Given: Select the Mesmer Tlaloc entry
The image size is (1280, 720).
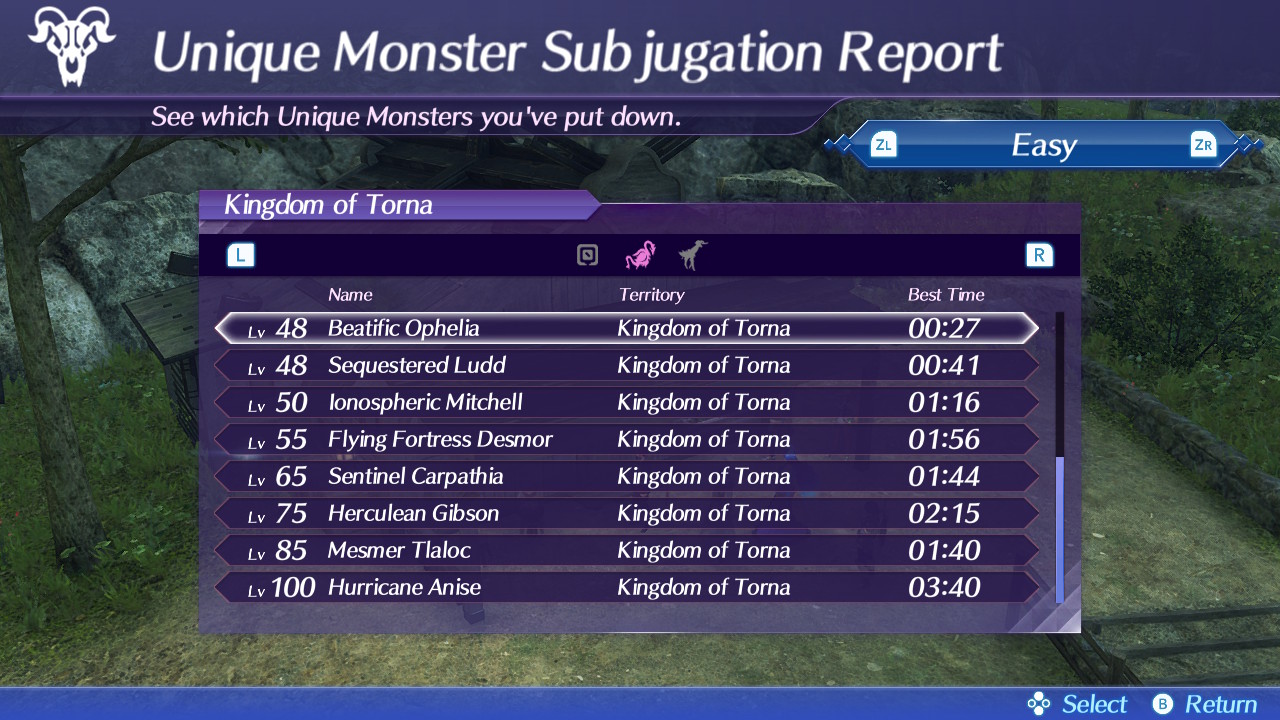Looking at the screenshot, I should click(x=626, y=550).
